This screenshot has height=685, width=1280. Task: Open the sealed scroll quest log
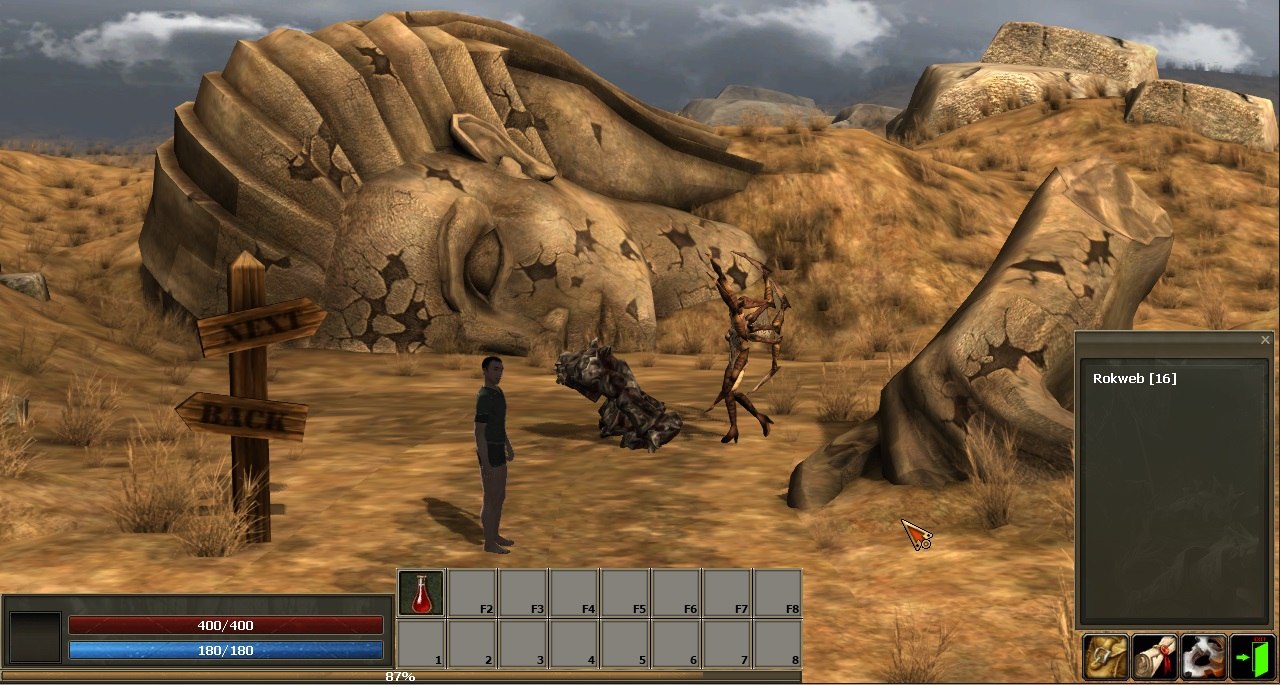pyautogui.click(x=1154, y=658)
